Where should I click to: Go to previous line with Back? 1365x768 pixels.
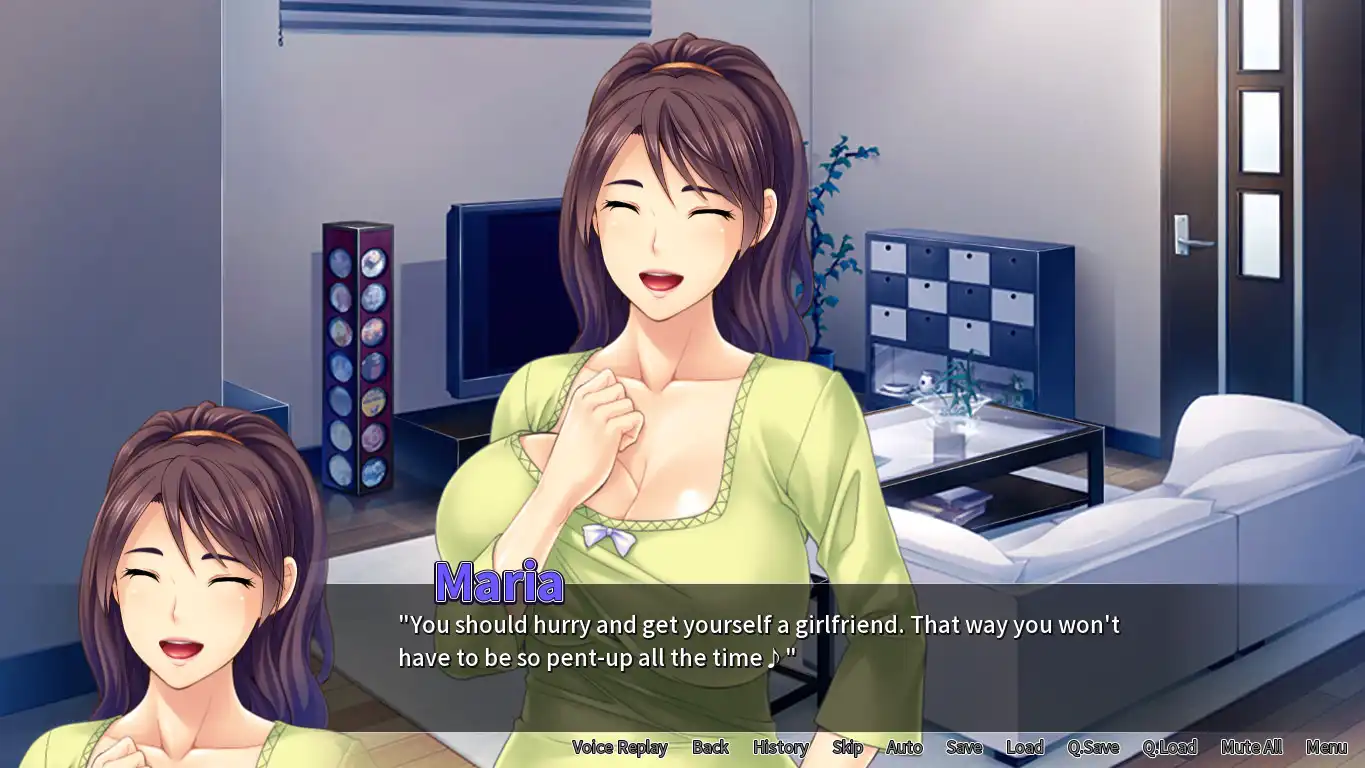pyautogui.click(x=710, y=747)
